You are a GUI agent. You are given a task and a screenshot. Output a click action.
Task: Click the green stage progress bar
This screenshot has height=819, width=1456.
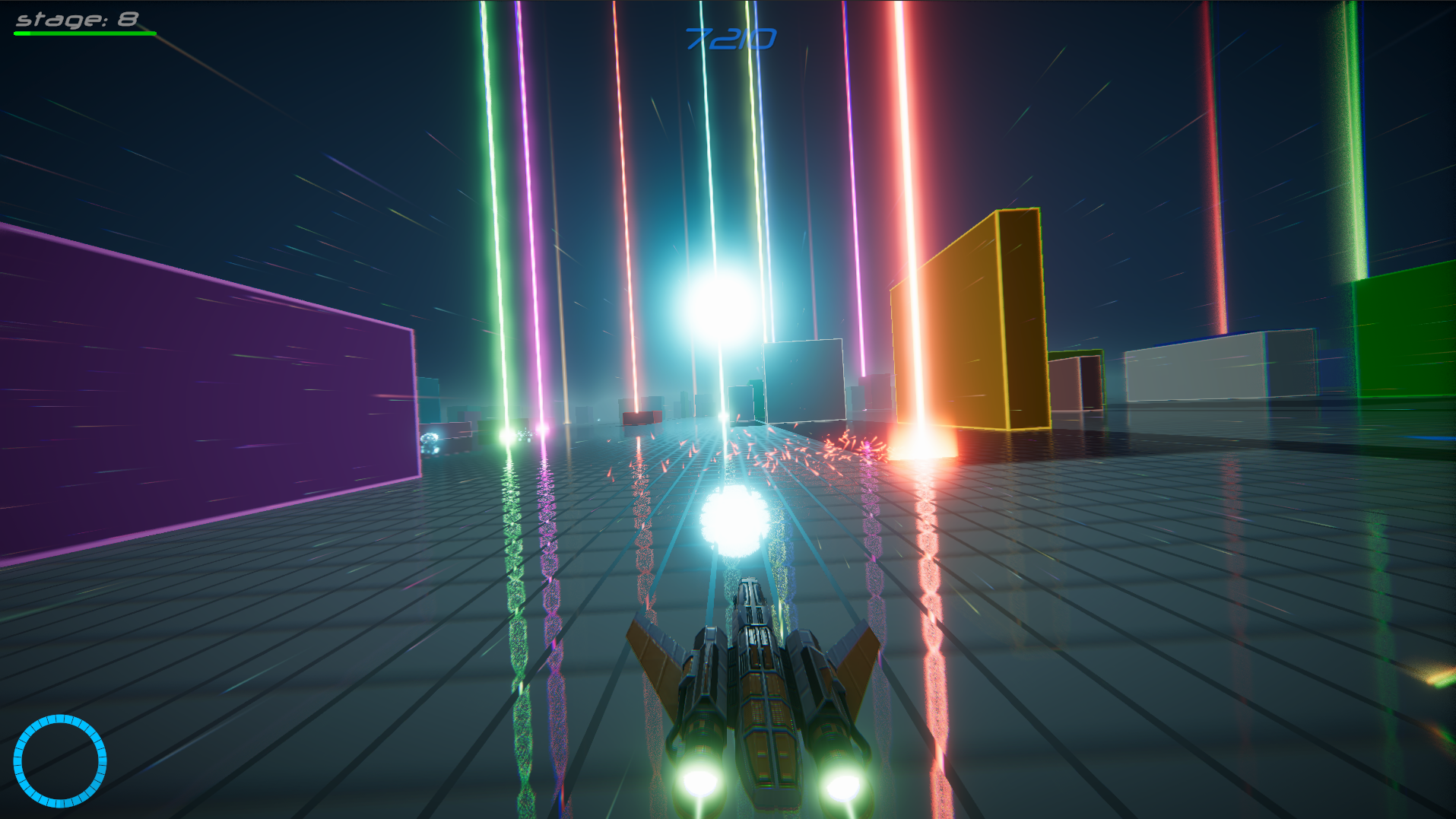82,33
